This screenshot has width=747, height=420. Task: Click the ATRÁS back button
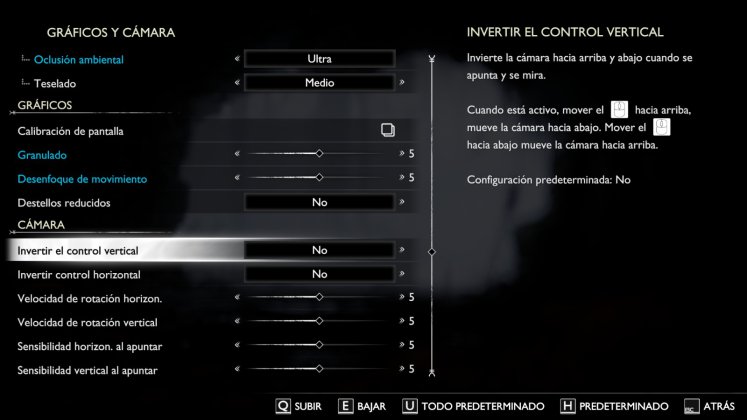coord(710,406)
